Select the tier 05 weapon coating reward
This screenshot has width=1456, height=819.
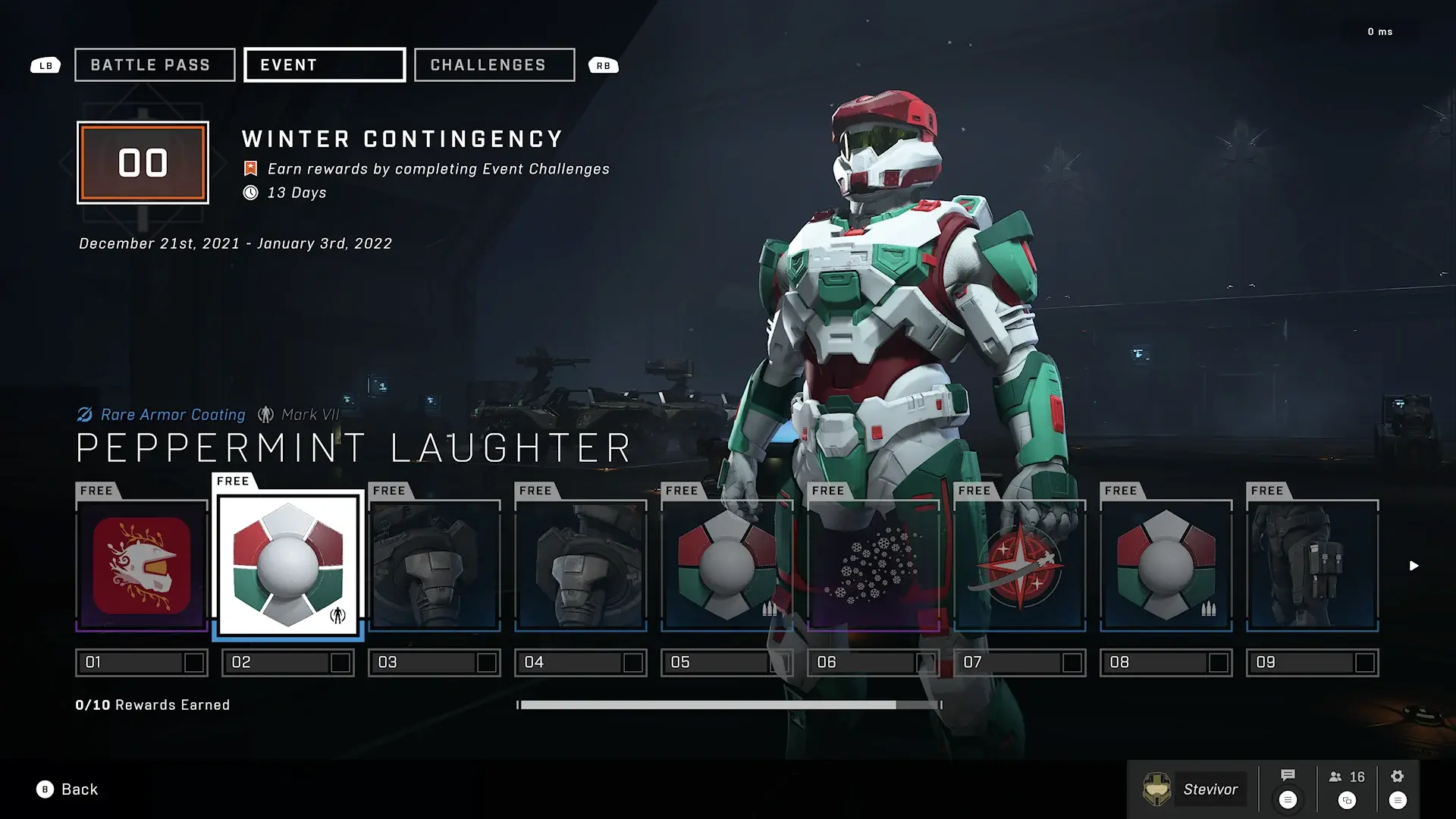click(x=727, y=566)
